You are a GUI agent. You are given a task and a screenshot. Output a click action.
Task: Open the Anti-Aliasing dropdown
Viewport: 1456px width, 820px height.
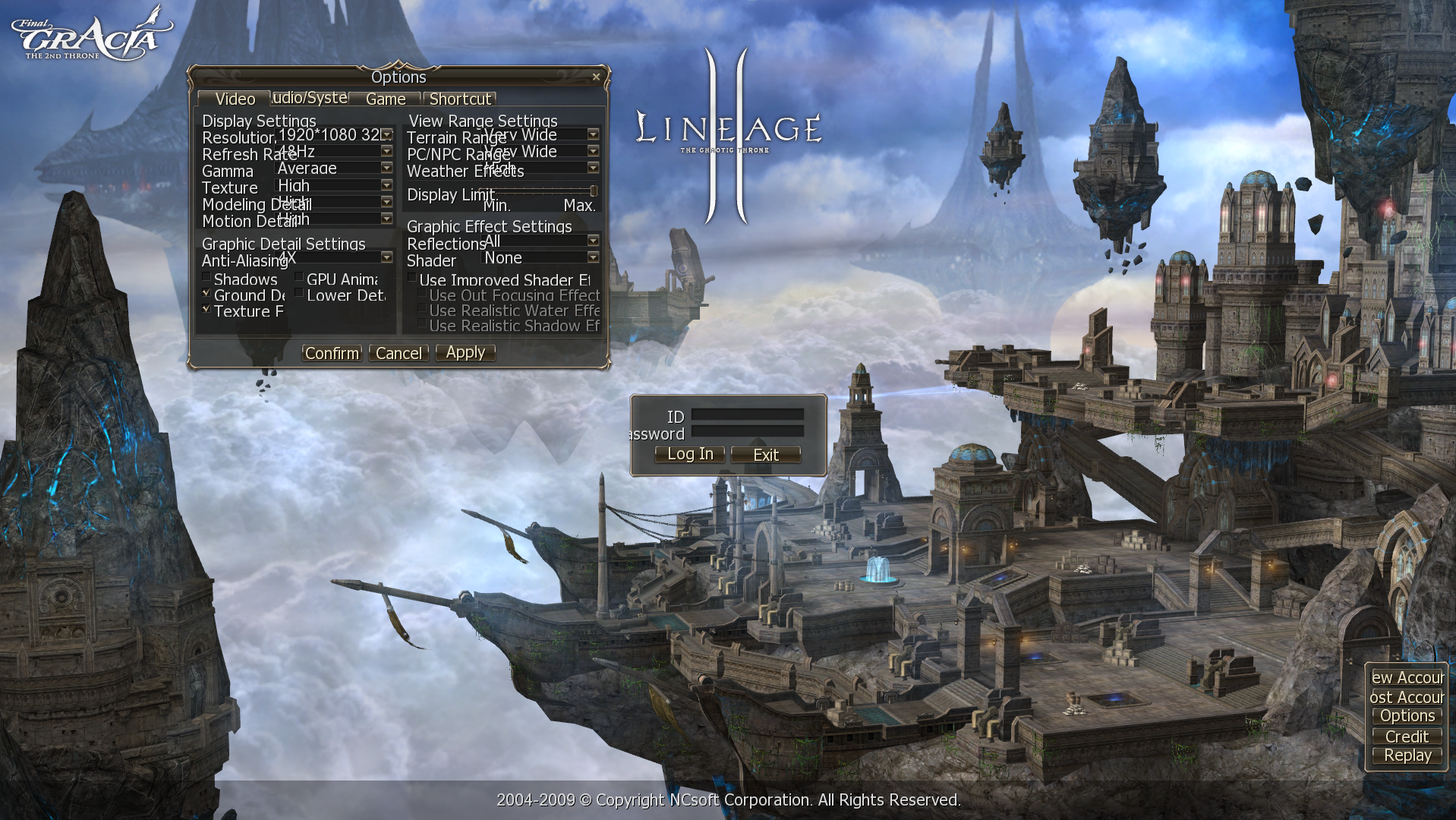click(x=386, y=257)
